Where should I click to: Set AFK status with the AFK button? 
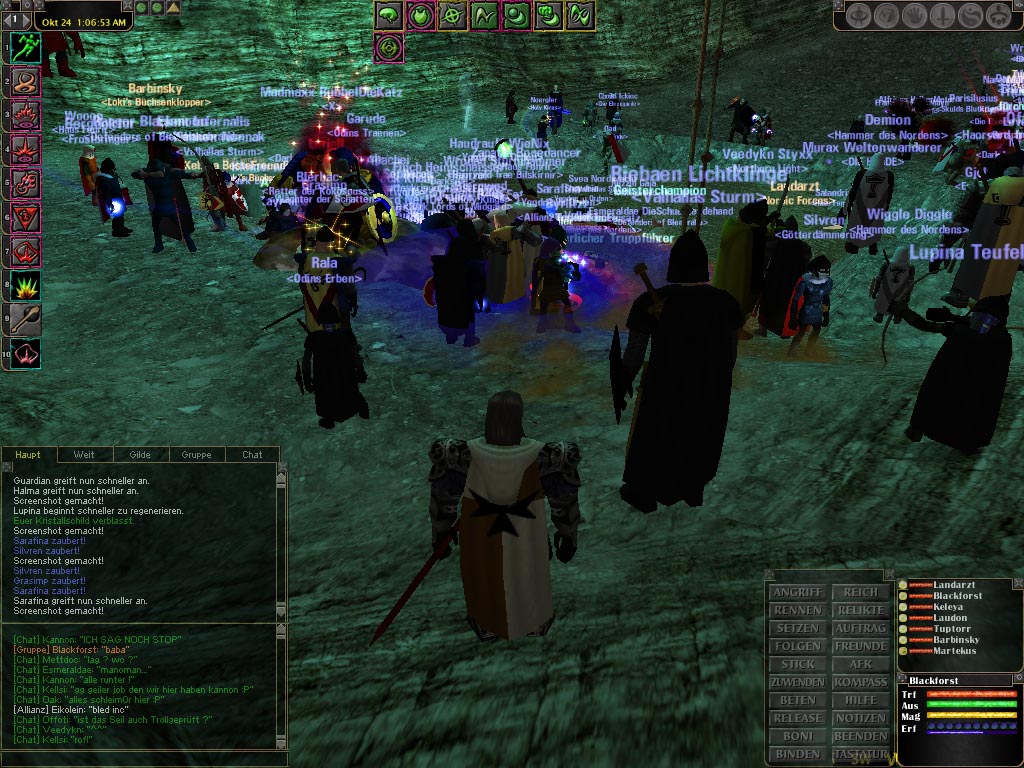click(860, 664)
